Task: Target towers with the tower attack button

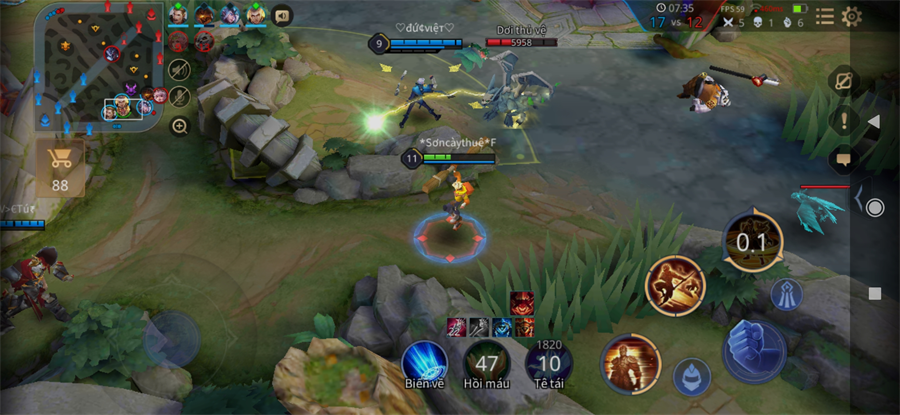Action: tap(786, 294)
